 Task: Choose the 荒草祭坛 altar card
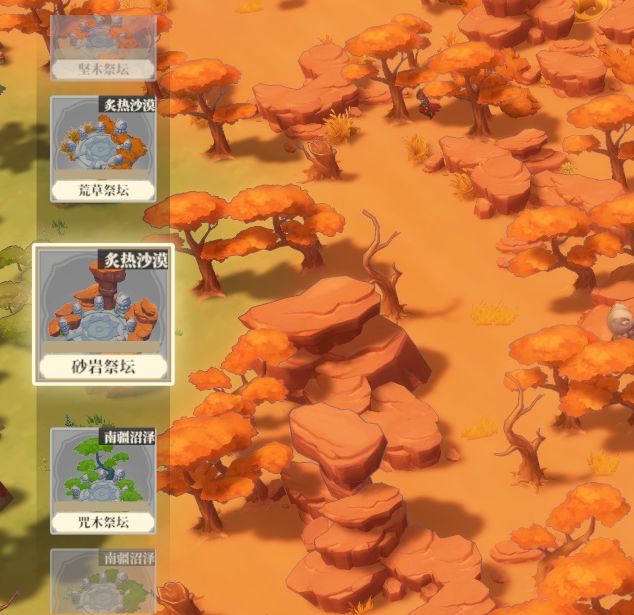(103, 148)
